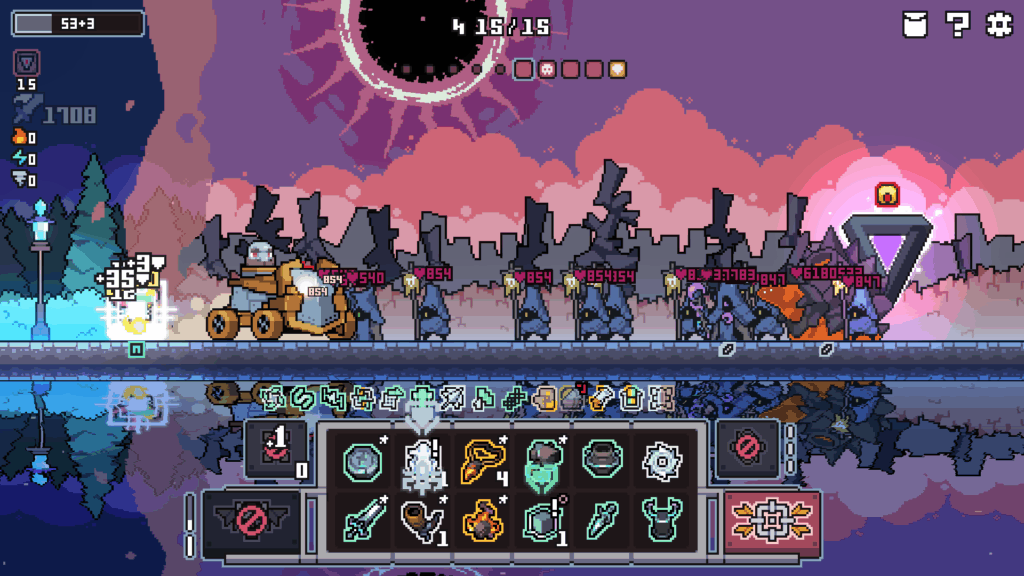Select the green helmeted mask item
The width and height of the screenshot is (1024, 576).
click(x=541, y=462)
